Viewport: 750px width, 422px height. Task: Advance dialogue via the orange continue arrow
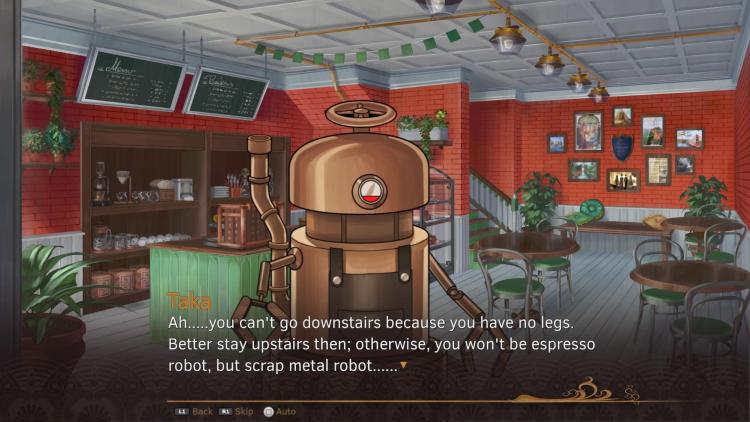(403, 366)
